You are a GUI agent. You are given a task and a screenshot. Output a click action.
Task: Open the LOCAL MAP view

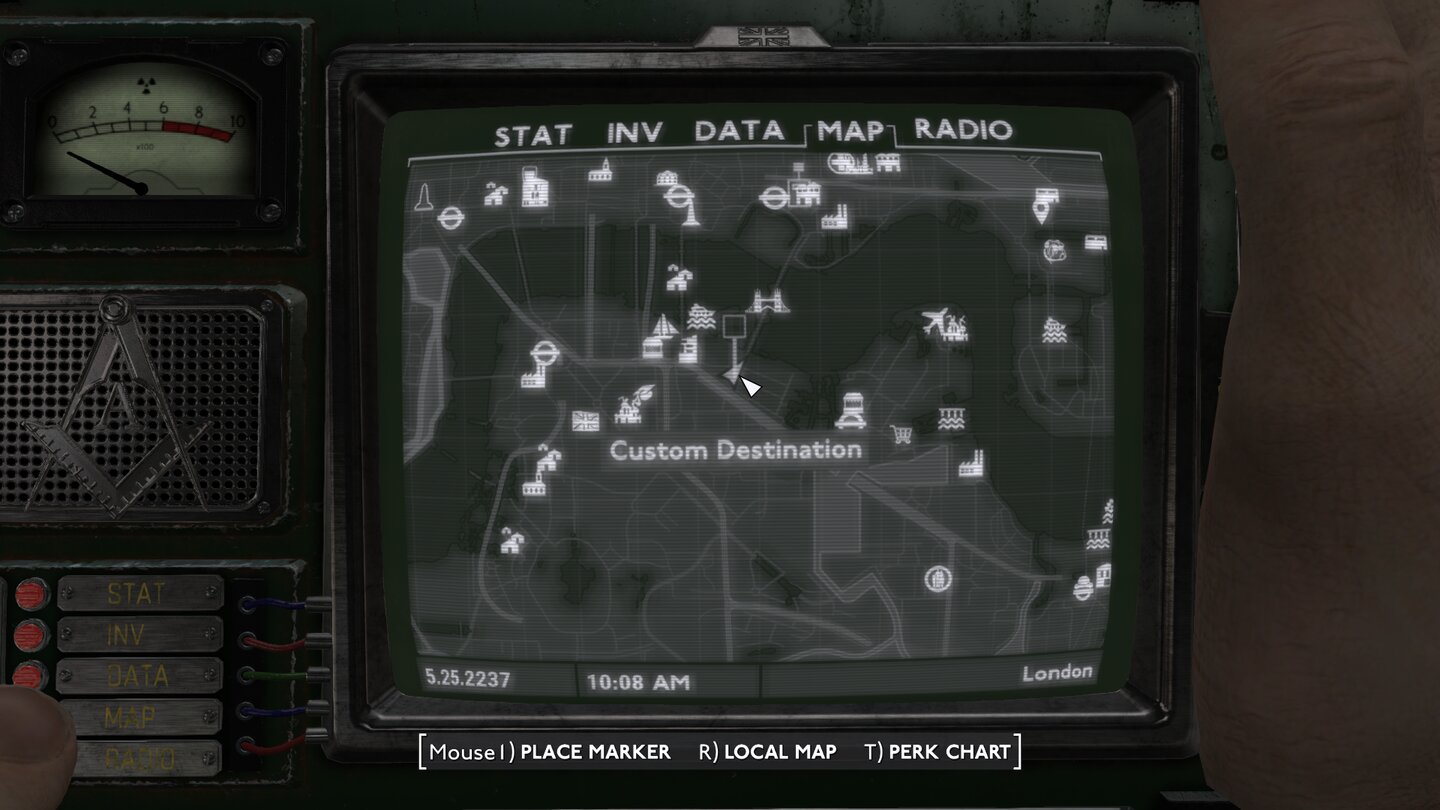point(778,753)
